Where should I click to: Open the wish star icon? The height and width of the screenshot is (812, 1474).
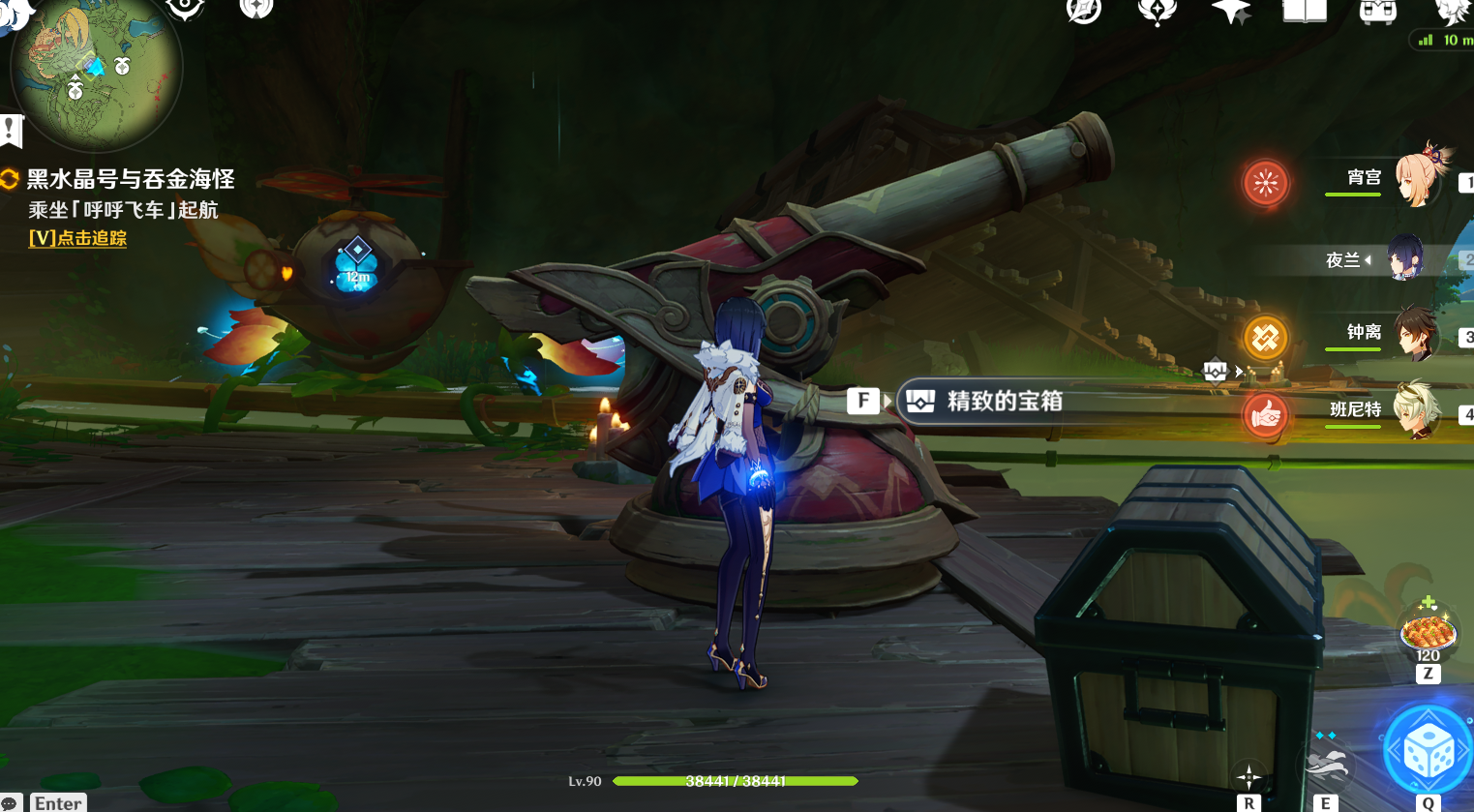click(1231, 11)
